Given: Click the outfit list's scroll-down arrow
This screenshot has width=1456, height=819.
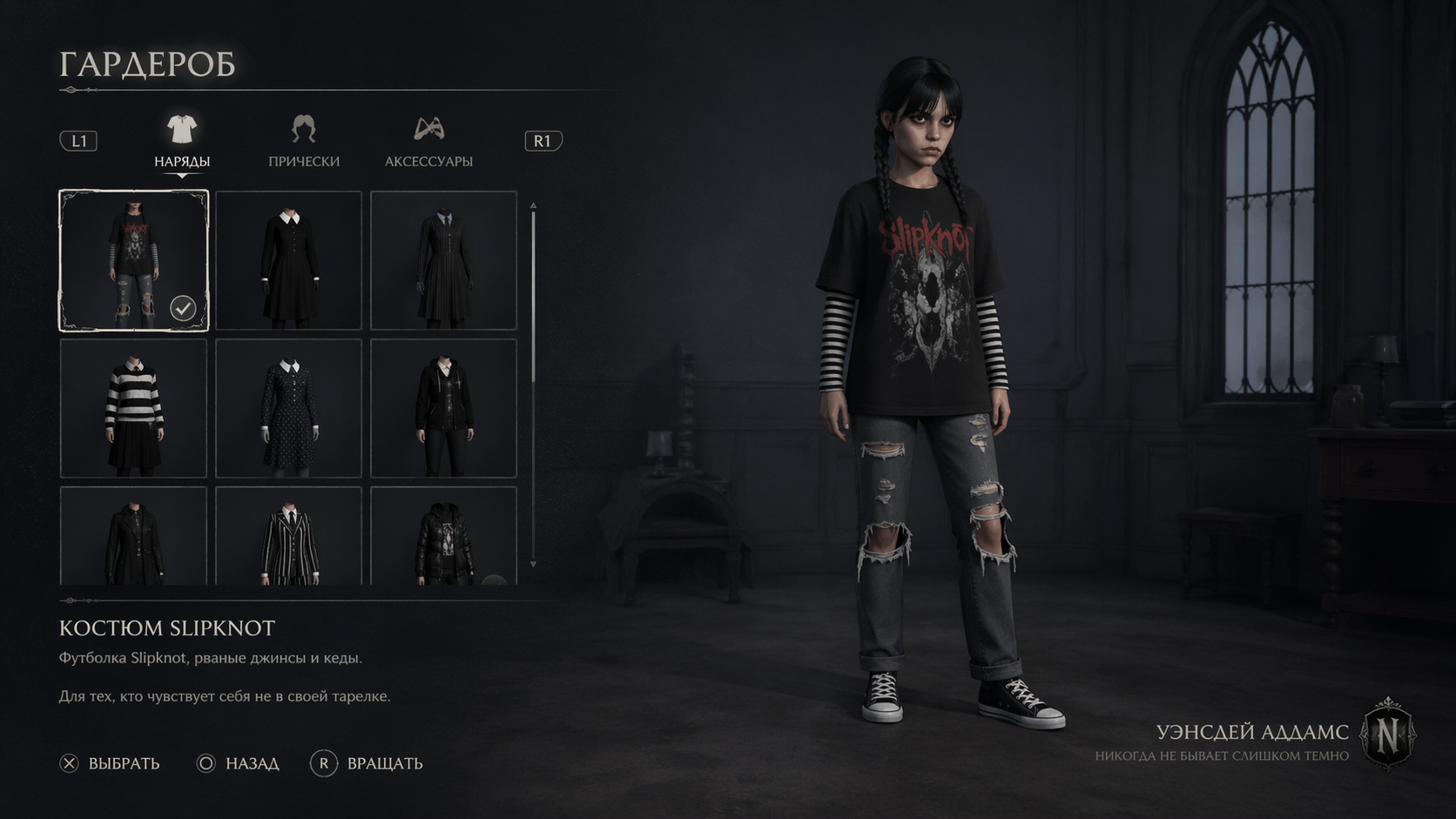Looking at the screenshot, I should pyautogui.click(x=533, y=565).
